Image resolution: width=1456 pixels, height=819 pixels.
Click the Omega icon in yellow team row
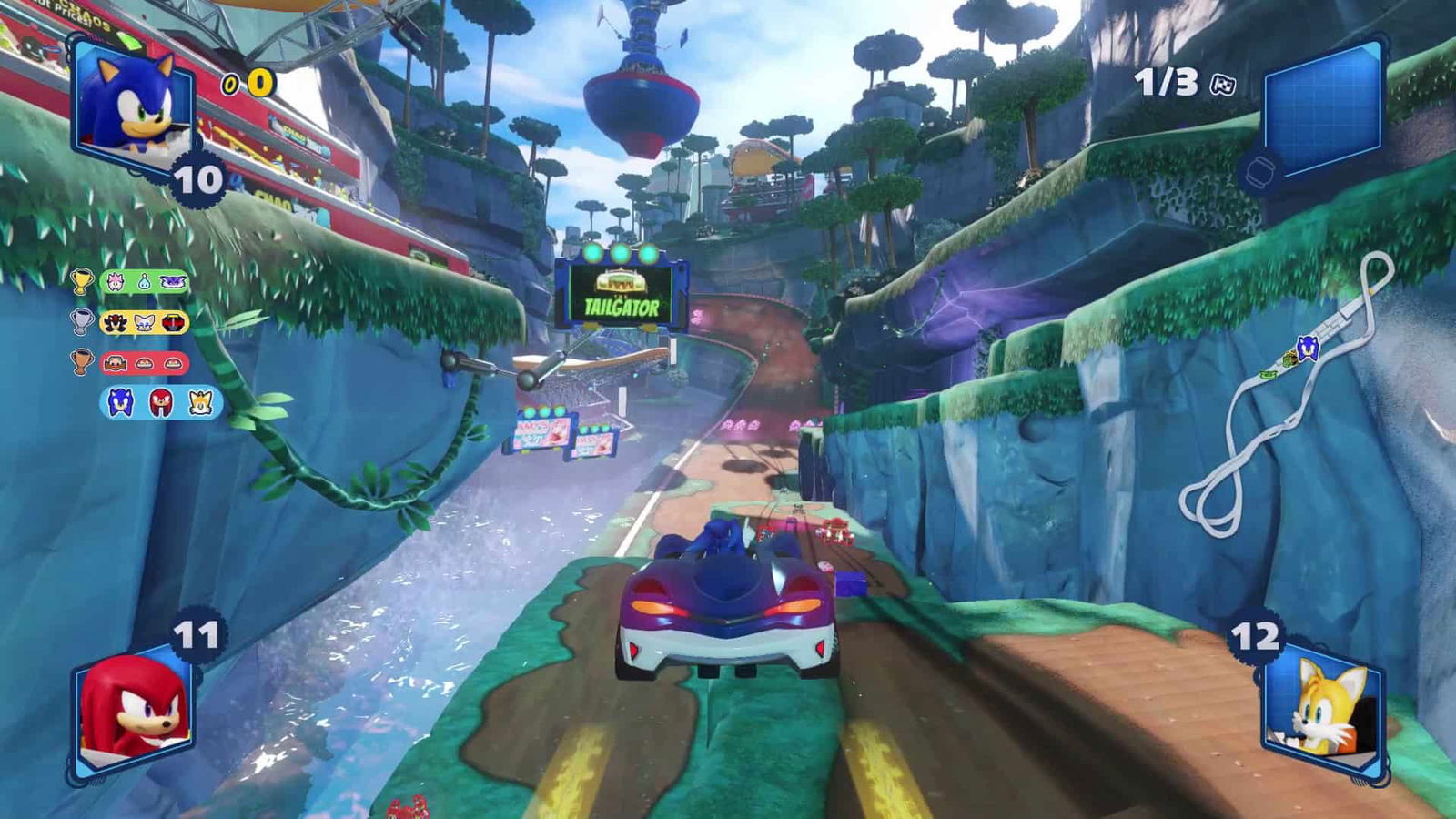tap(172, 322)
